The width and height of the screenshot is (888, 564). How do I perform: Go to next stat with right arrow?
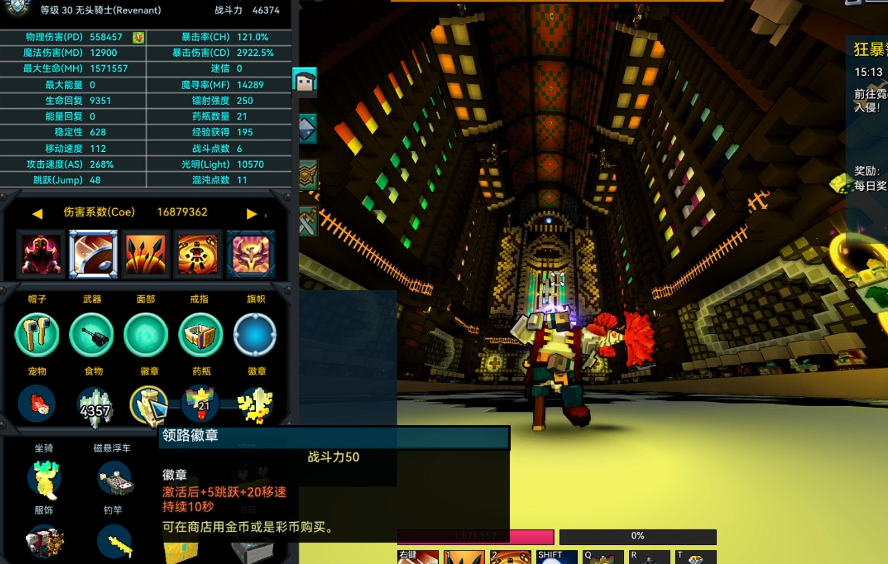click(x=251, y=213)
